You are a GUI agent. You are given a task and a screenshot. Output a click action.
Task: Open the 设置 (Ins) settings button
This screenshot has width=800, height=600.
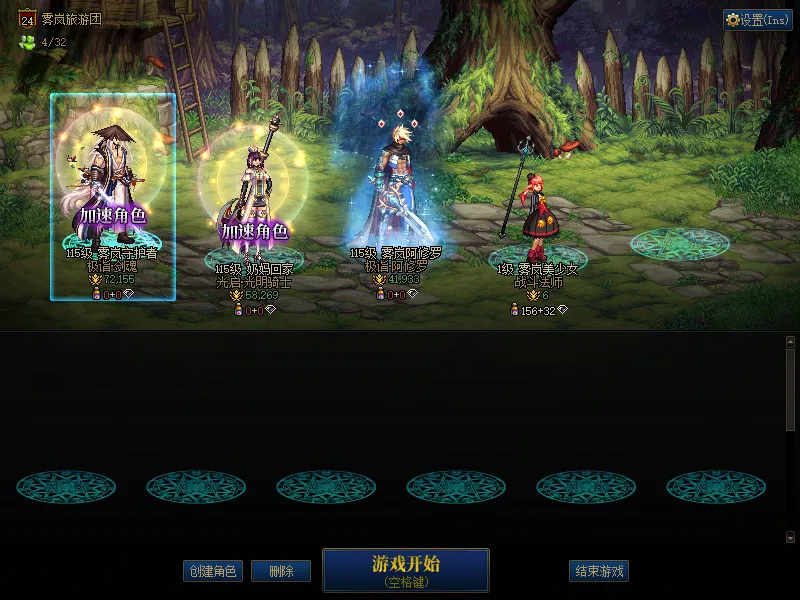(x=758, y=20)
